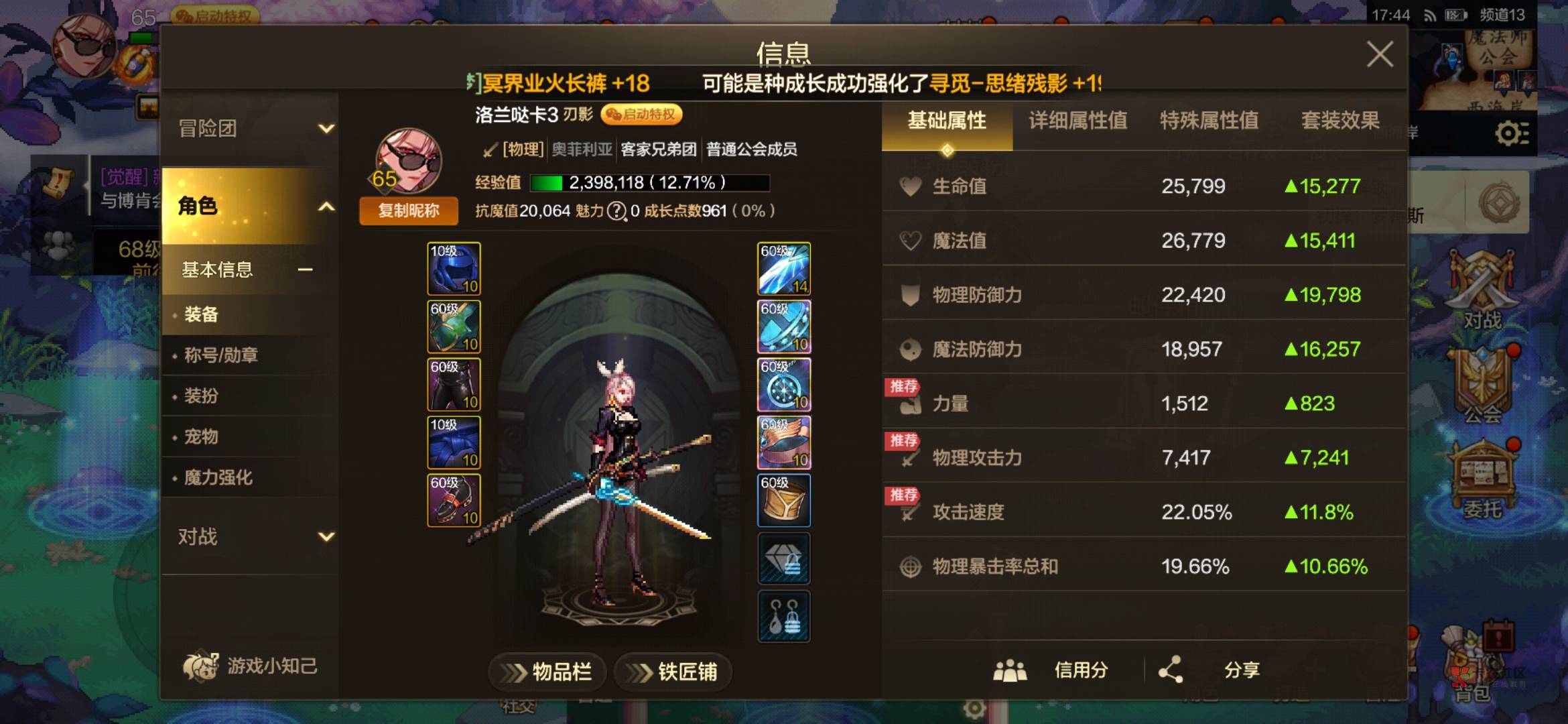The height and width of the screenshot is (724, 1568).
Task: Inspect the +14 weapon slot
Action: (x=784, y=269)
